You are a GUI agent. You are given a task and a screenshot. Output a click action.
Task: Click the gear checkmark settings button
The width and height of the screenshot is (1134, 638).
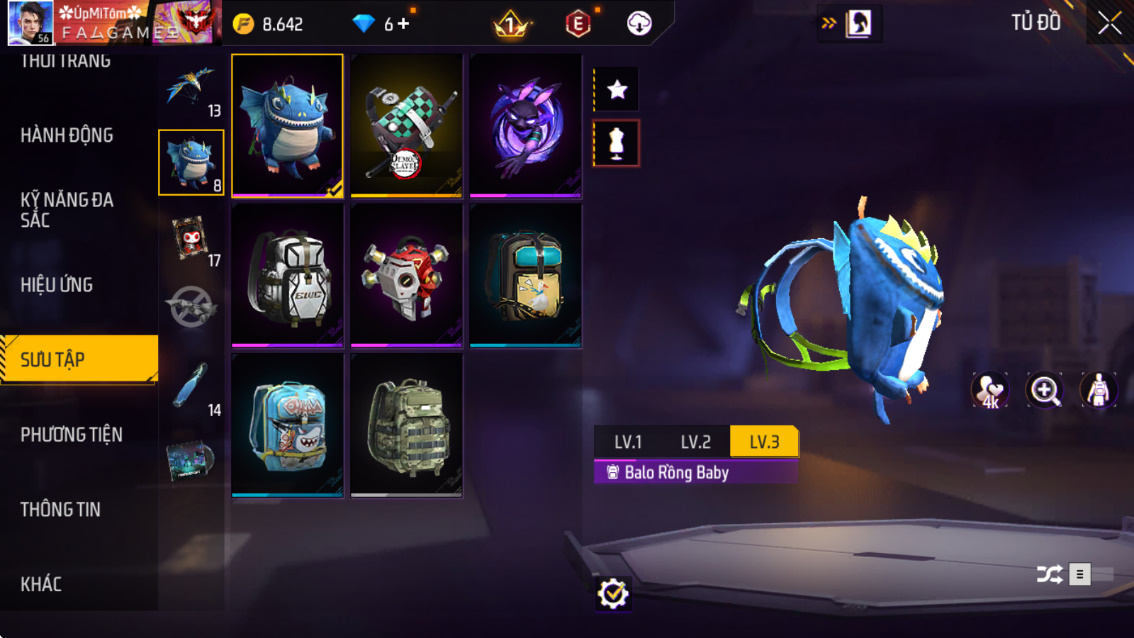612,594
